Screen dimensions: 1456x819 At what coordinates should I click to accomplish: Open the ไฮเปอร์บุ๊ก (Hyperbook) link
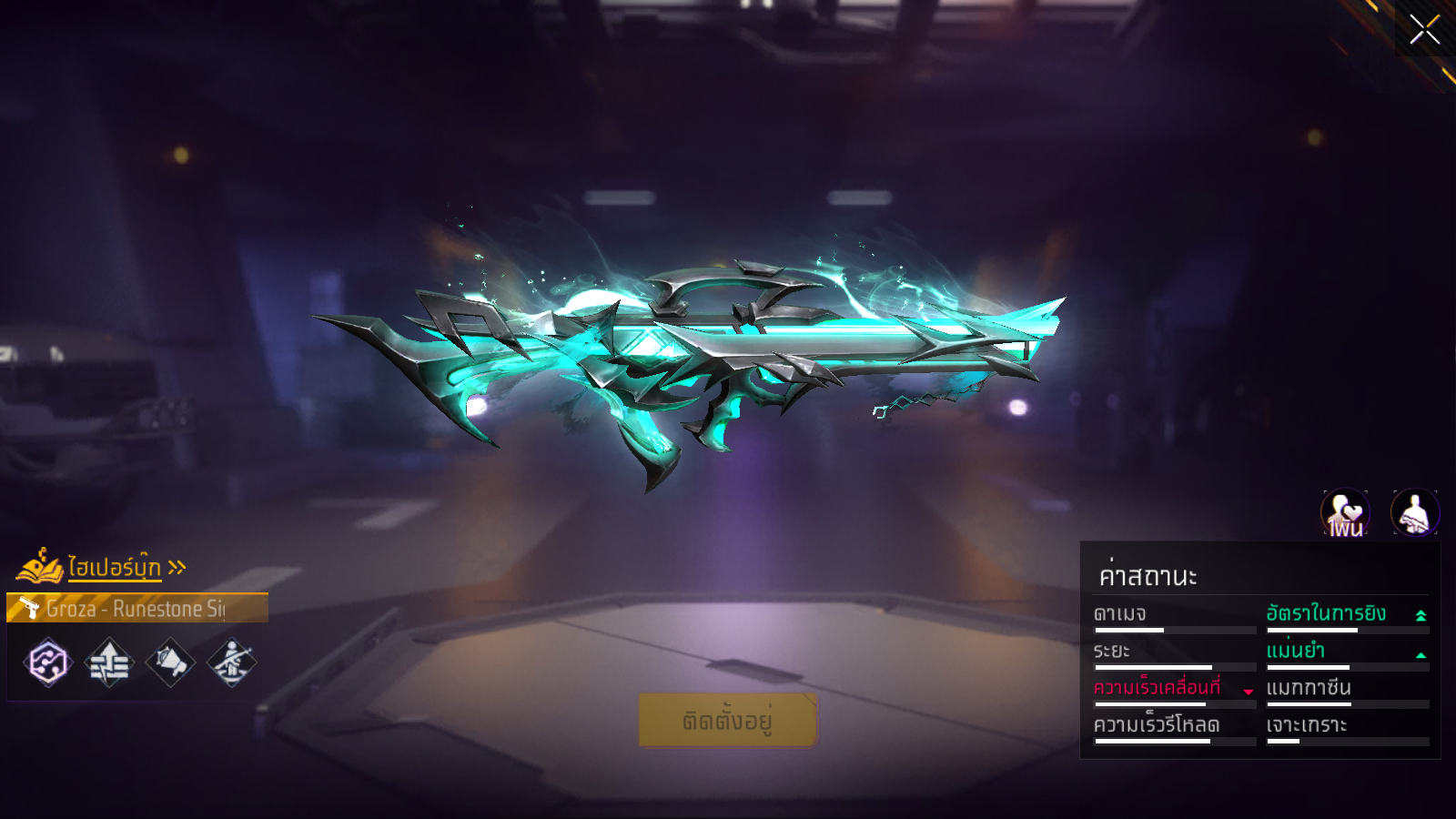pos(114,568)
